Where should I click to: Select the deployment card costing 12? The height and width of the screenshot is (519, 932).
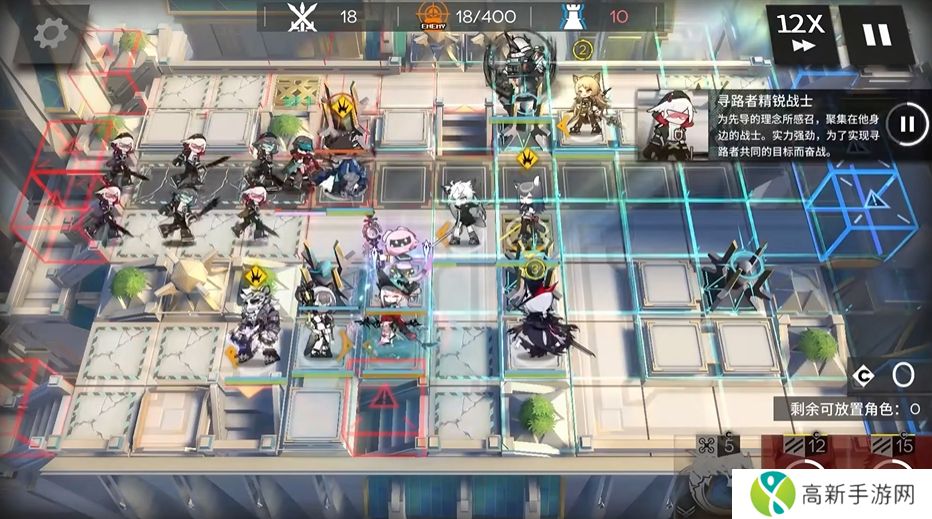(x=805, y=468)
